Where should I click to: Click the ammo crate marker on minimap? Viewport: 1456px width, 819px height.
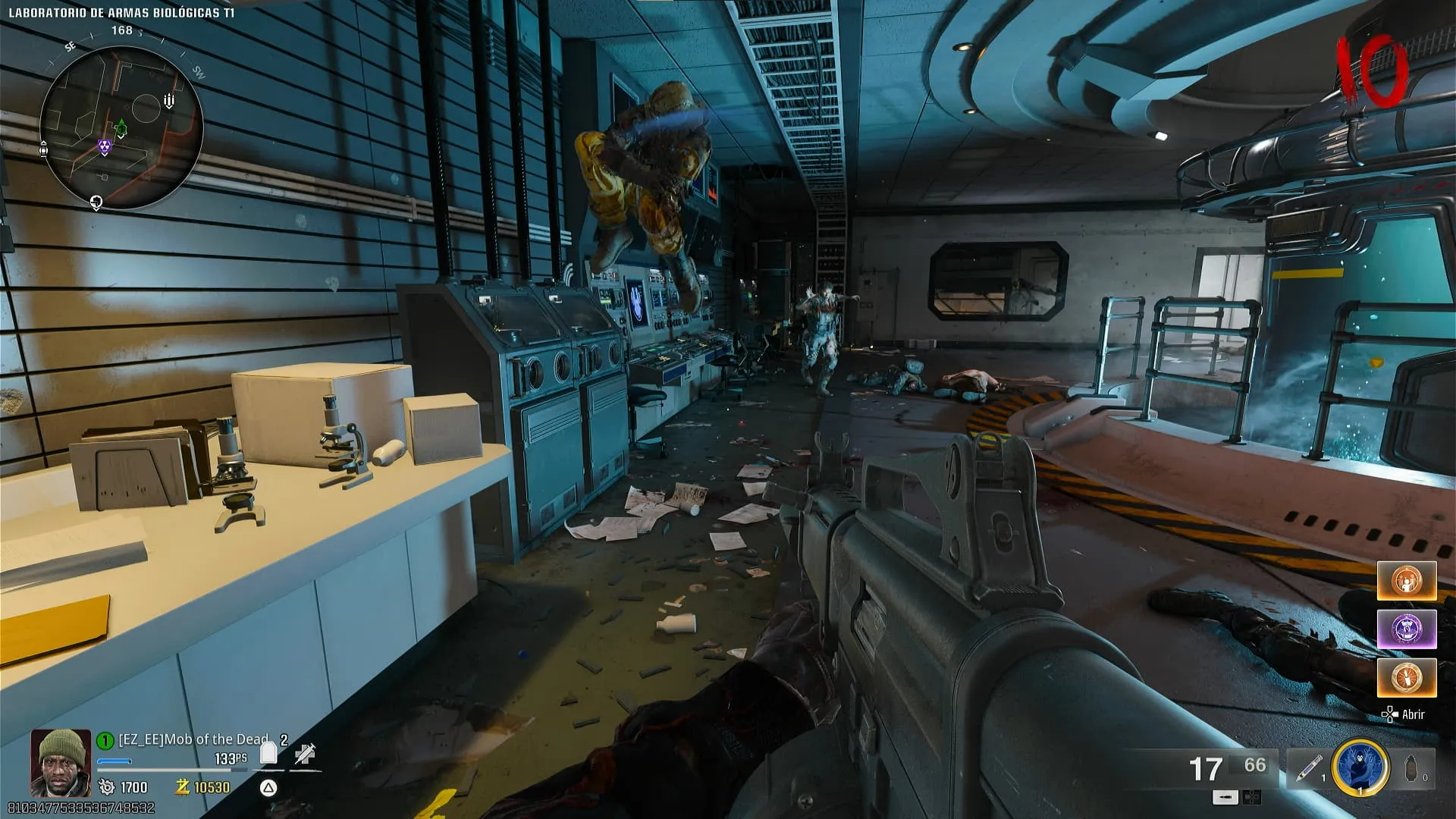[169, 101]
